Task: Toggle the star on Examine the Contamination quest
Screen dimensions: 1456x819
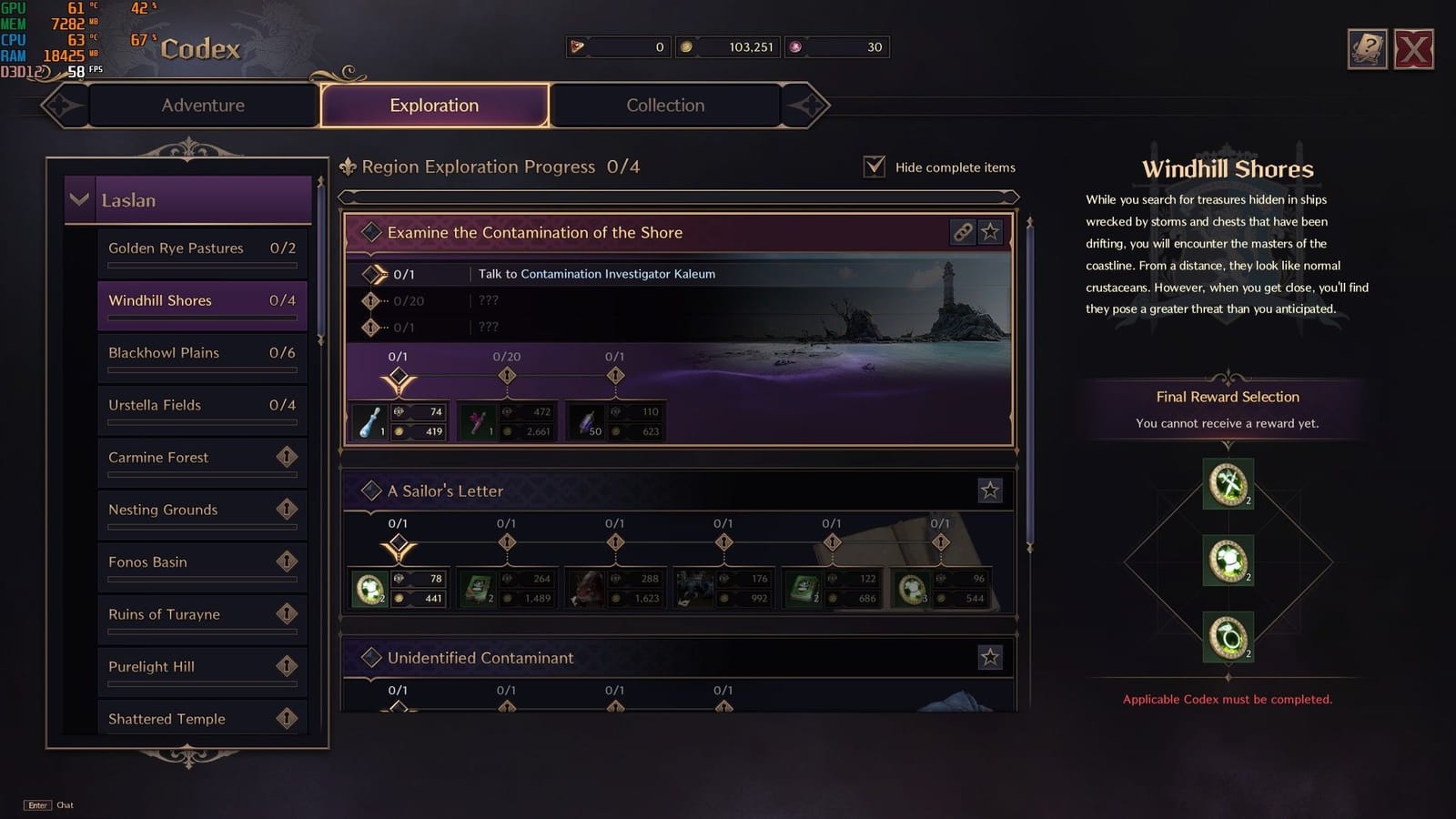Action: pos(991,232)
